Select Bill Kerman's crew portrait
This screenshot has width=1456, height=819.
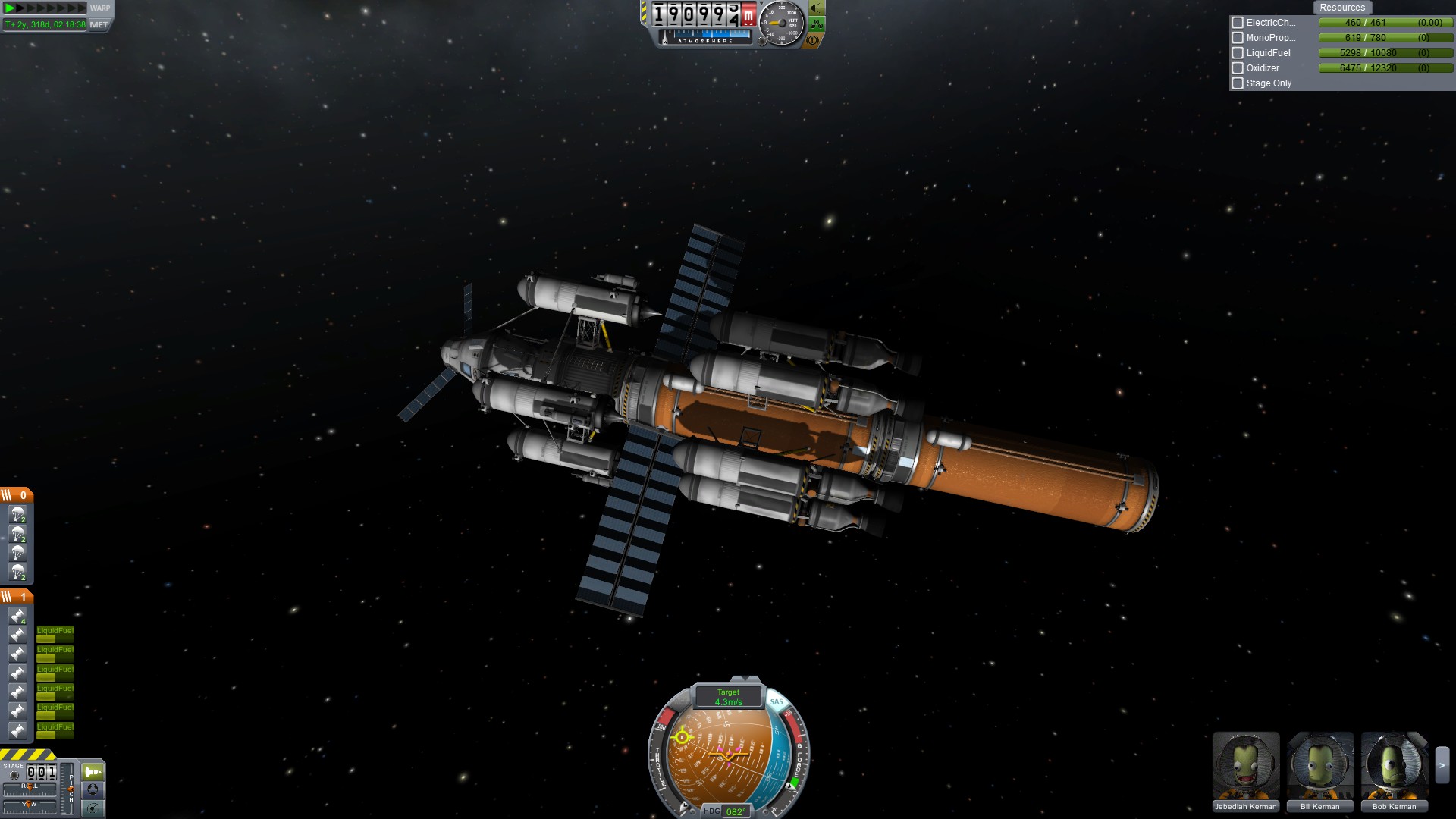(x=1319, y=766)
